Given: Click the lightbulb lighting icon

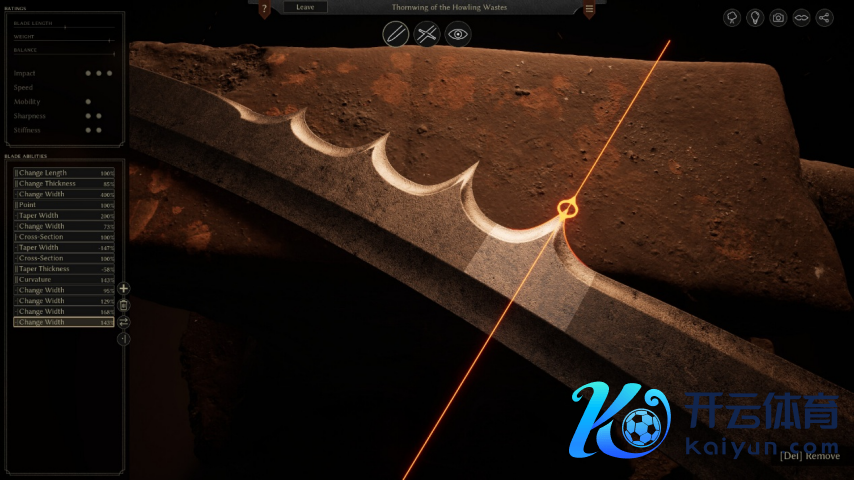Looking at the screenshot, I should (755, 18).
